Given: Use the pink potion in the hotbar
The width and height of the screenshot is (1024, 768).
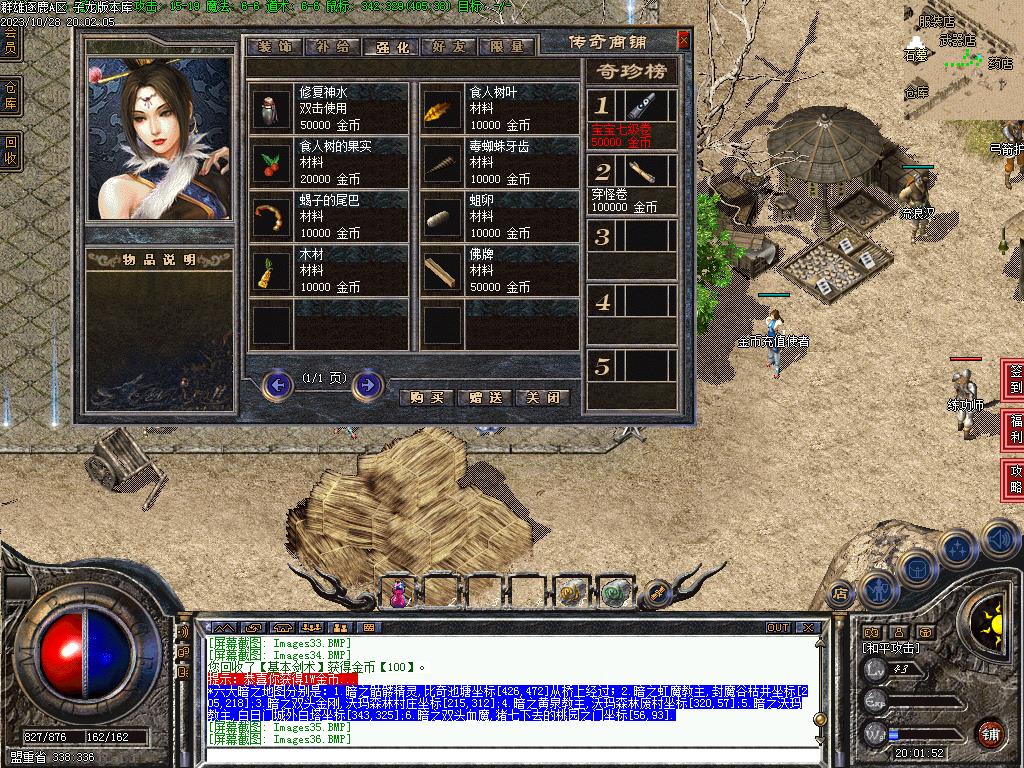Looking at the screenshot, I should point(400,594).
